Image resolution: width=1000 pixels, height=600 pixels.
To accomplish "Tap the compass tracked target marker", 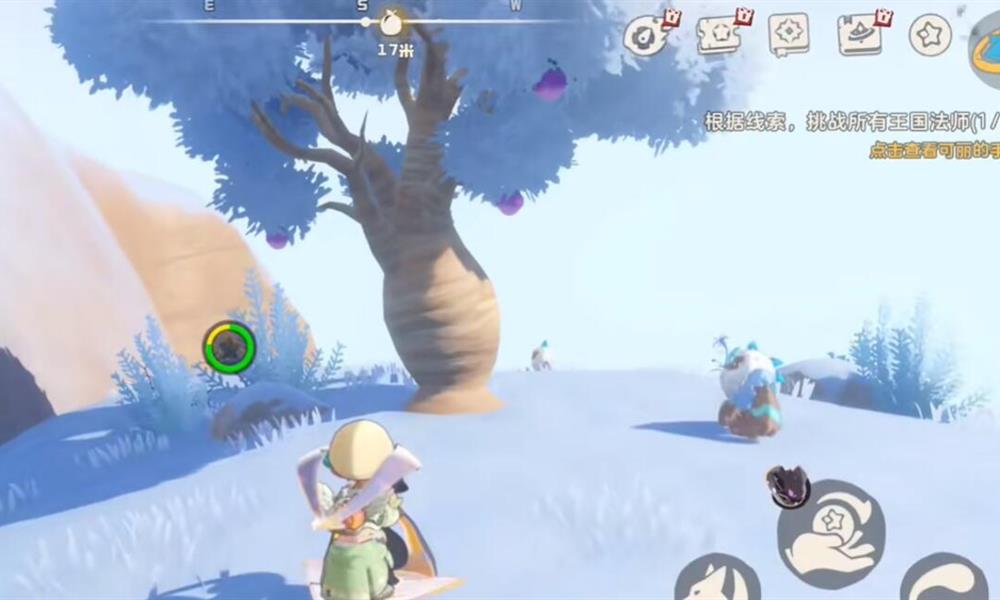I will 391,22.
